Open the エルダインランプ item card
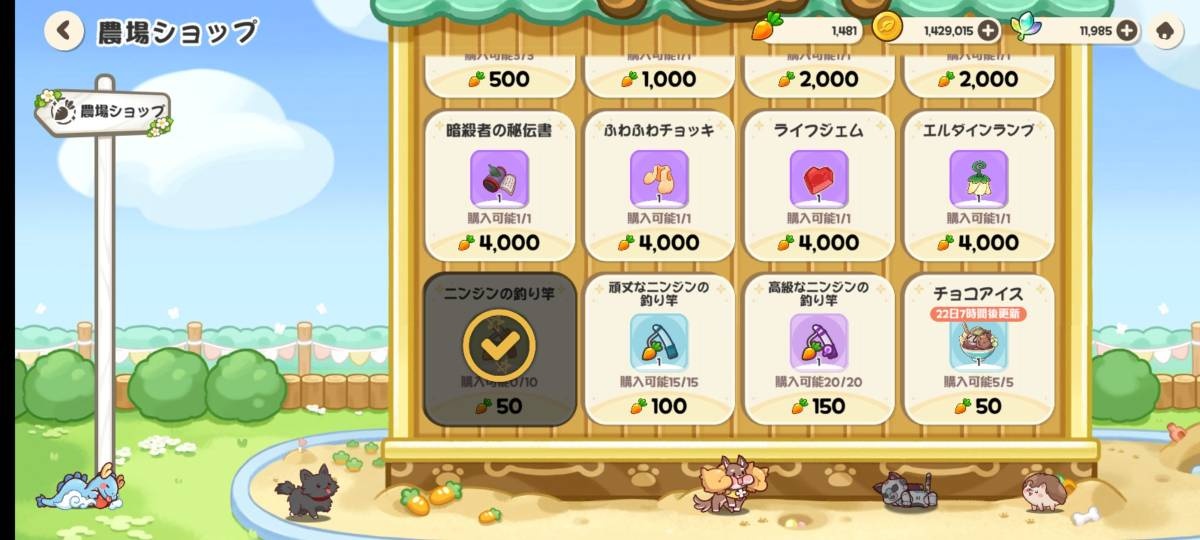Image resolution: width=1200 pixels, height=540 pixels. click(979, 186)
